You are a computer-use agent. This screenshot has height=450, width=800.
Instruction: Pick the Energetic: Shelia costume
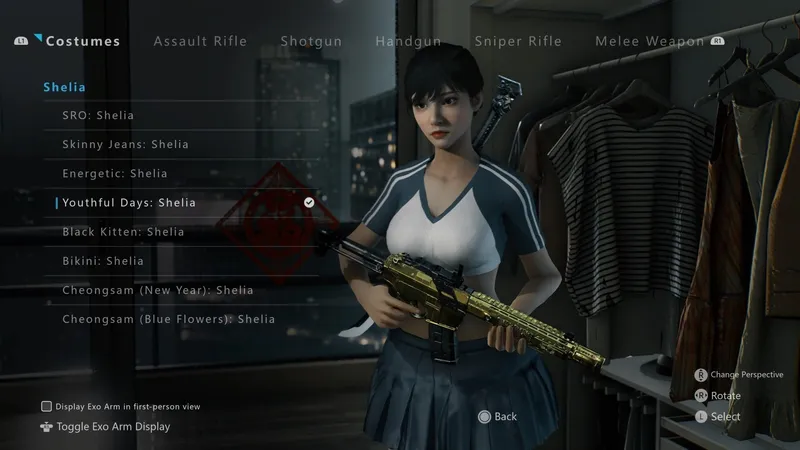pos(115,174)
